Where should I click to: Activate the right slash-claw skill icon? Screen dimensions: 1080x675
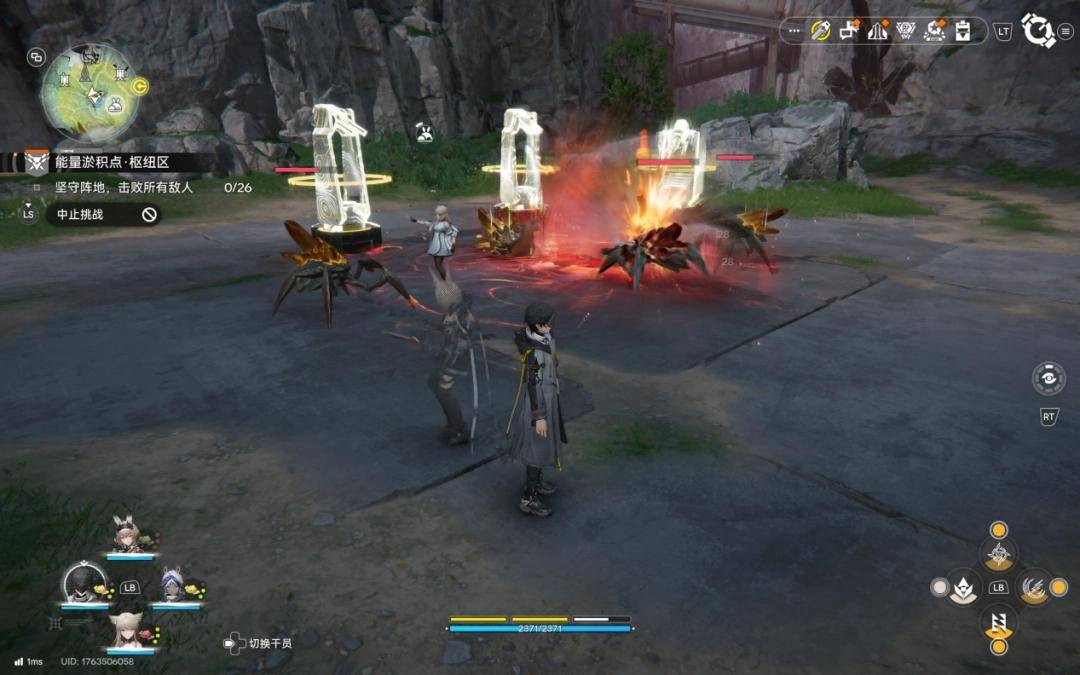point(1034,587)
